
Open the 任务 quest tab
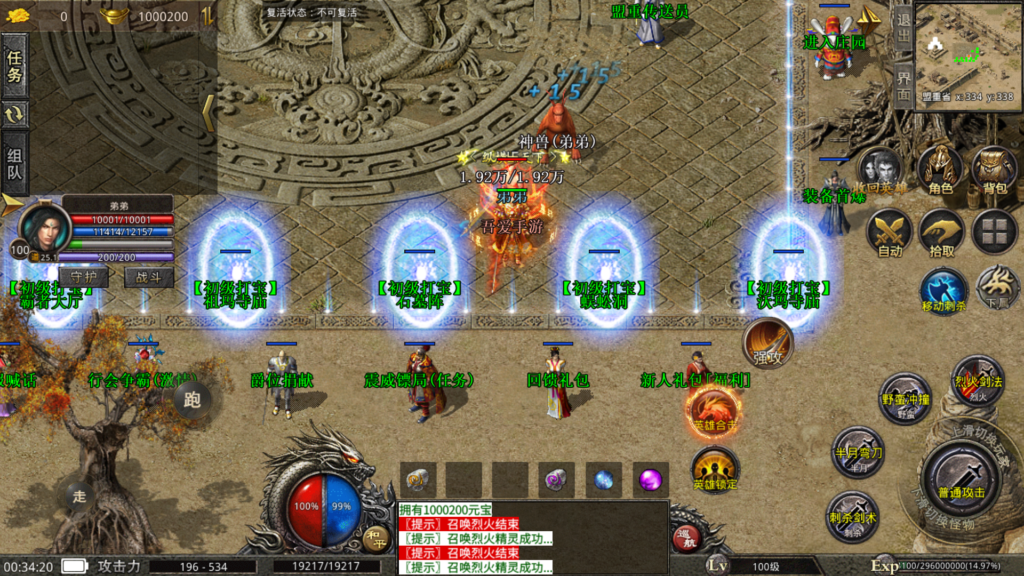15,66
